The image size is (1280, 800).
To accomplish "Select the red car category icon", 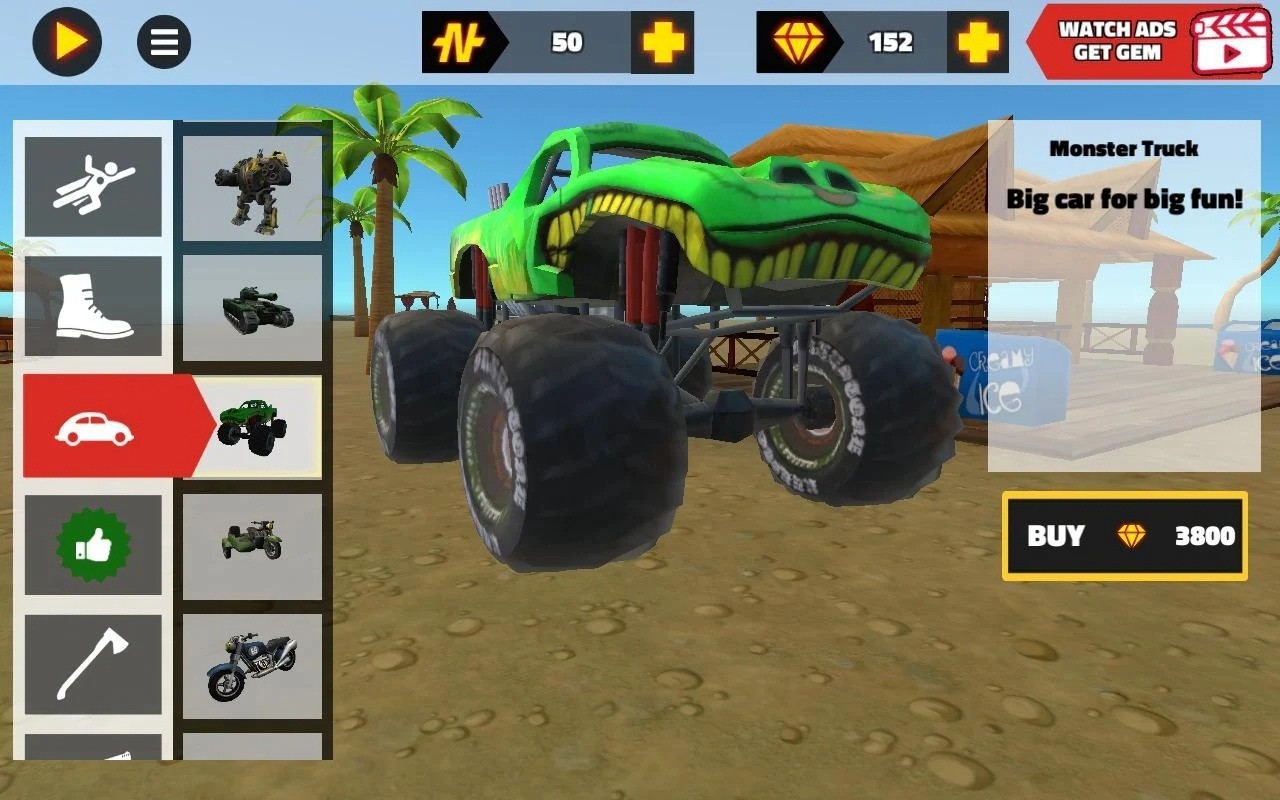I will (93, 426).
